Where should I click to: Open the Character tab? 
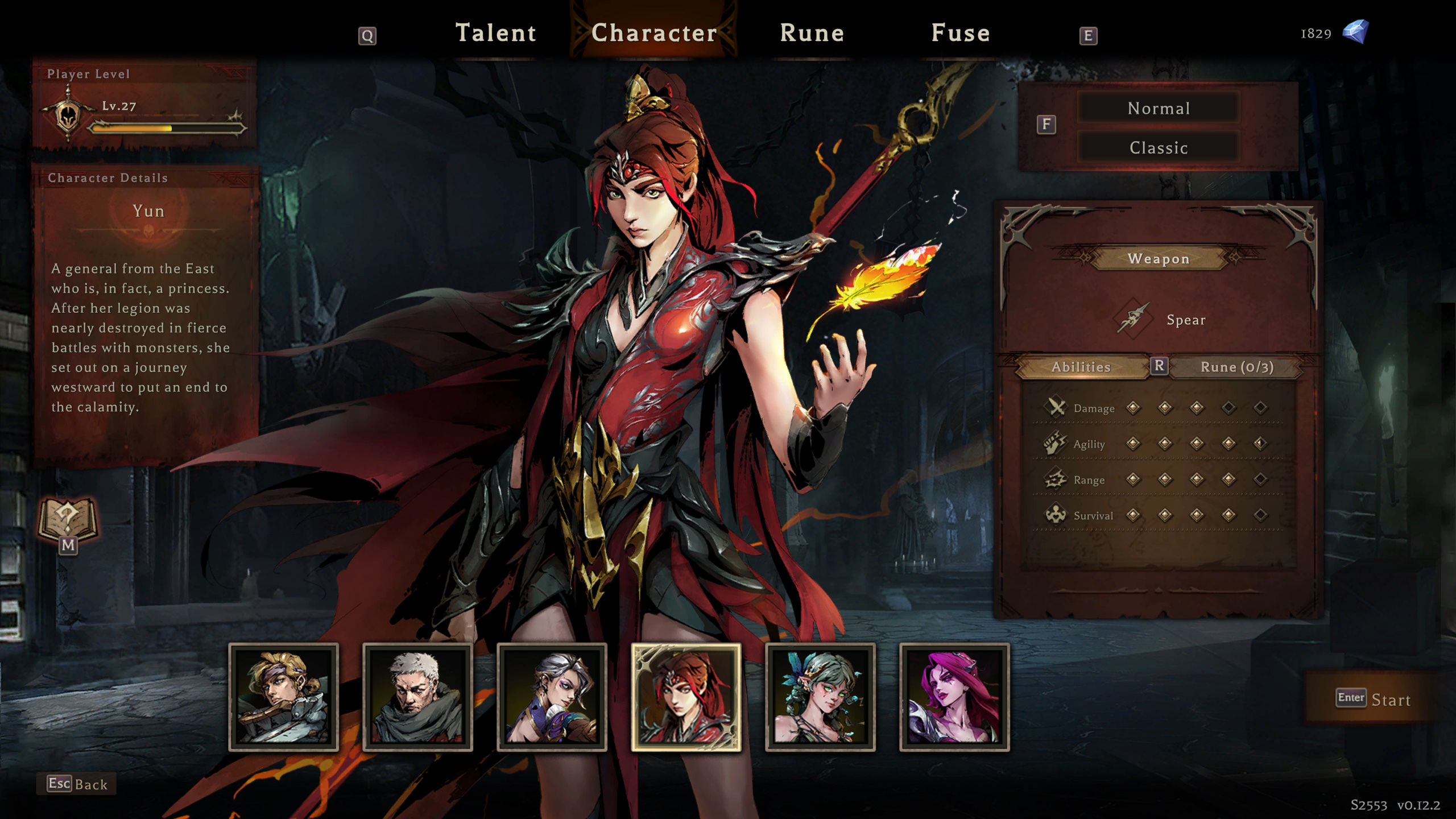(654, 33)
